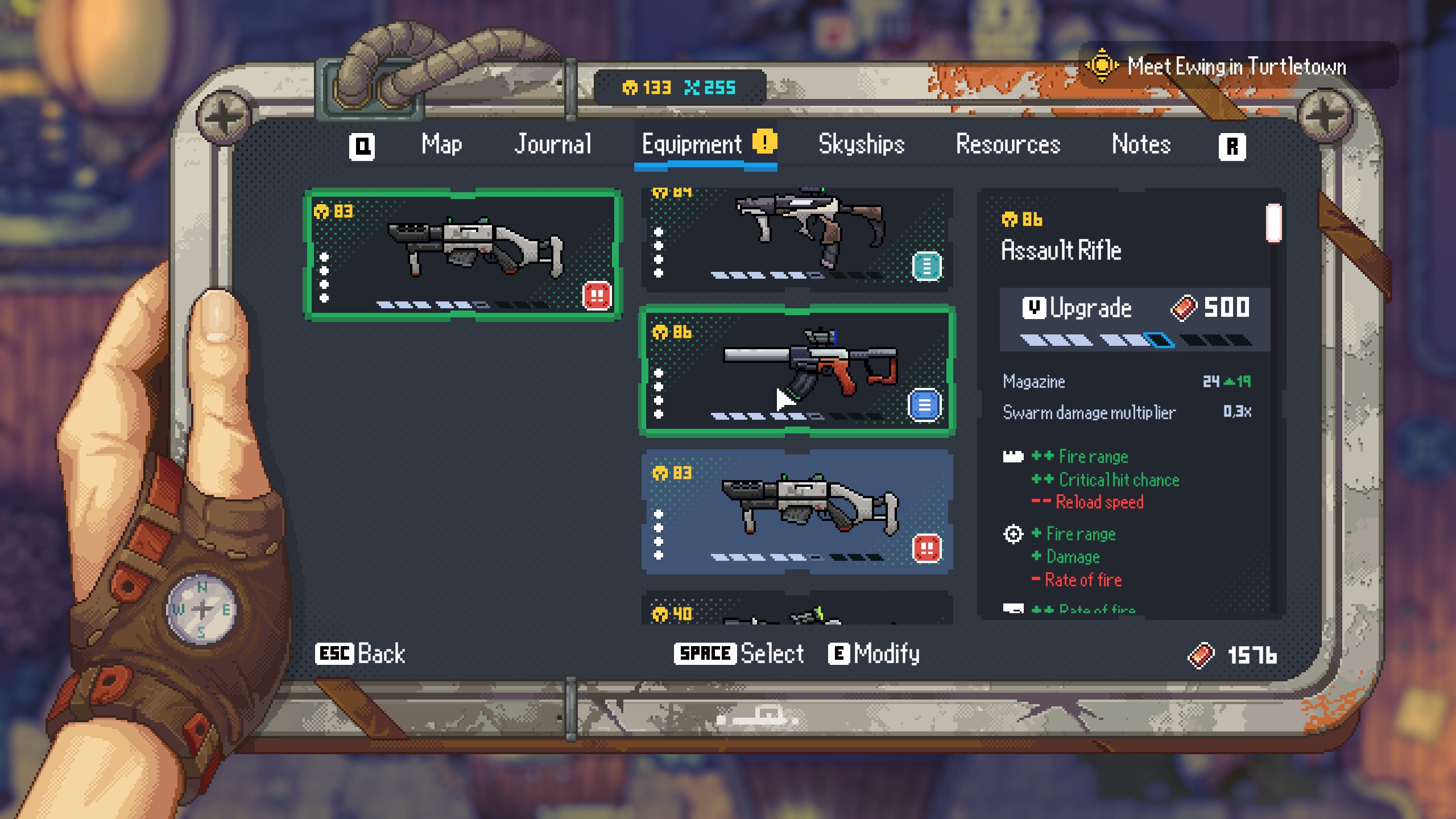
Task: Choose the level 84 submachine gun card
Action: [796, 239]
